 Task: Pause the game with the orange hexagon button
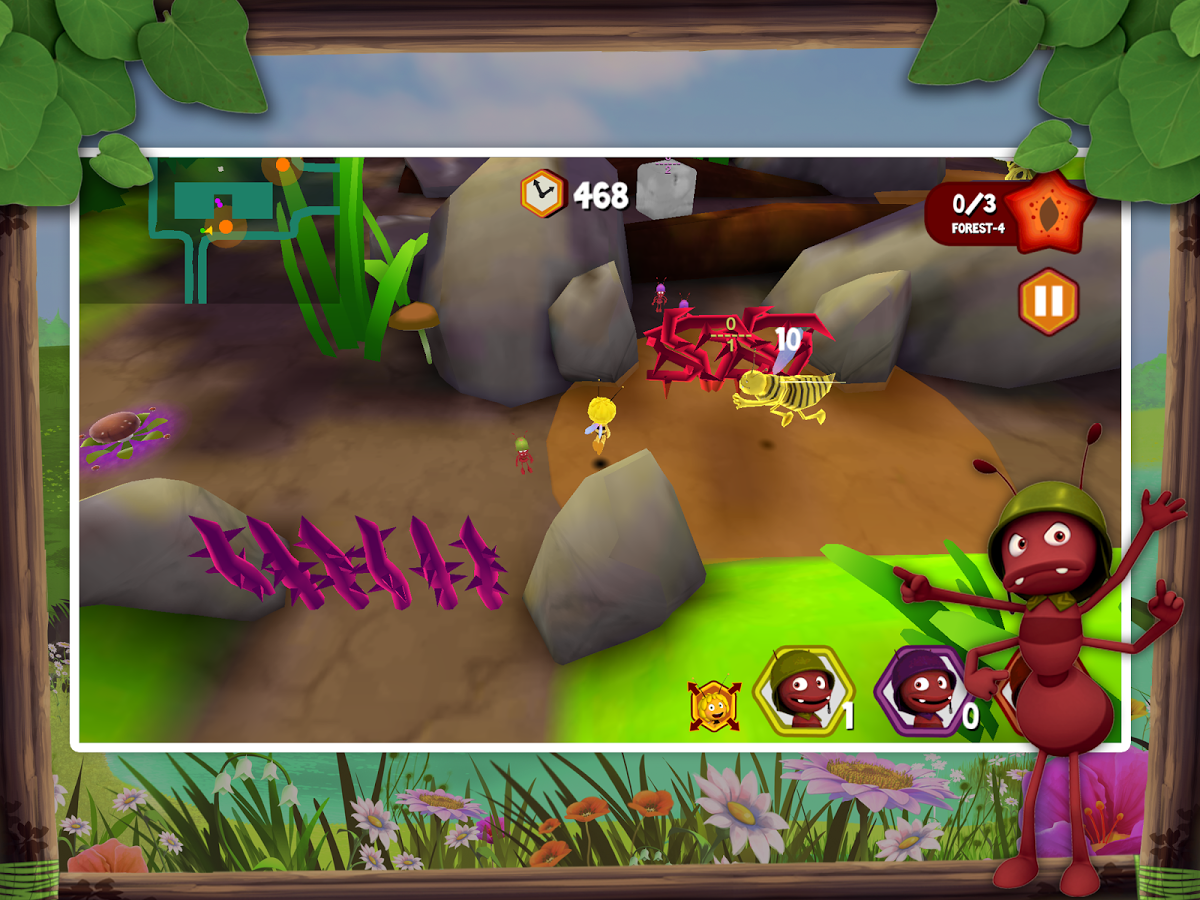coord(1048,301)
